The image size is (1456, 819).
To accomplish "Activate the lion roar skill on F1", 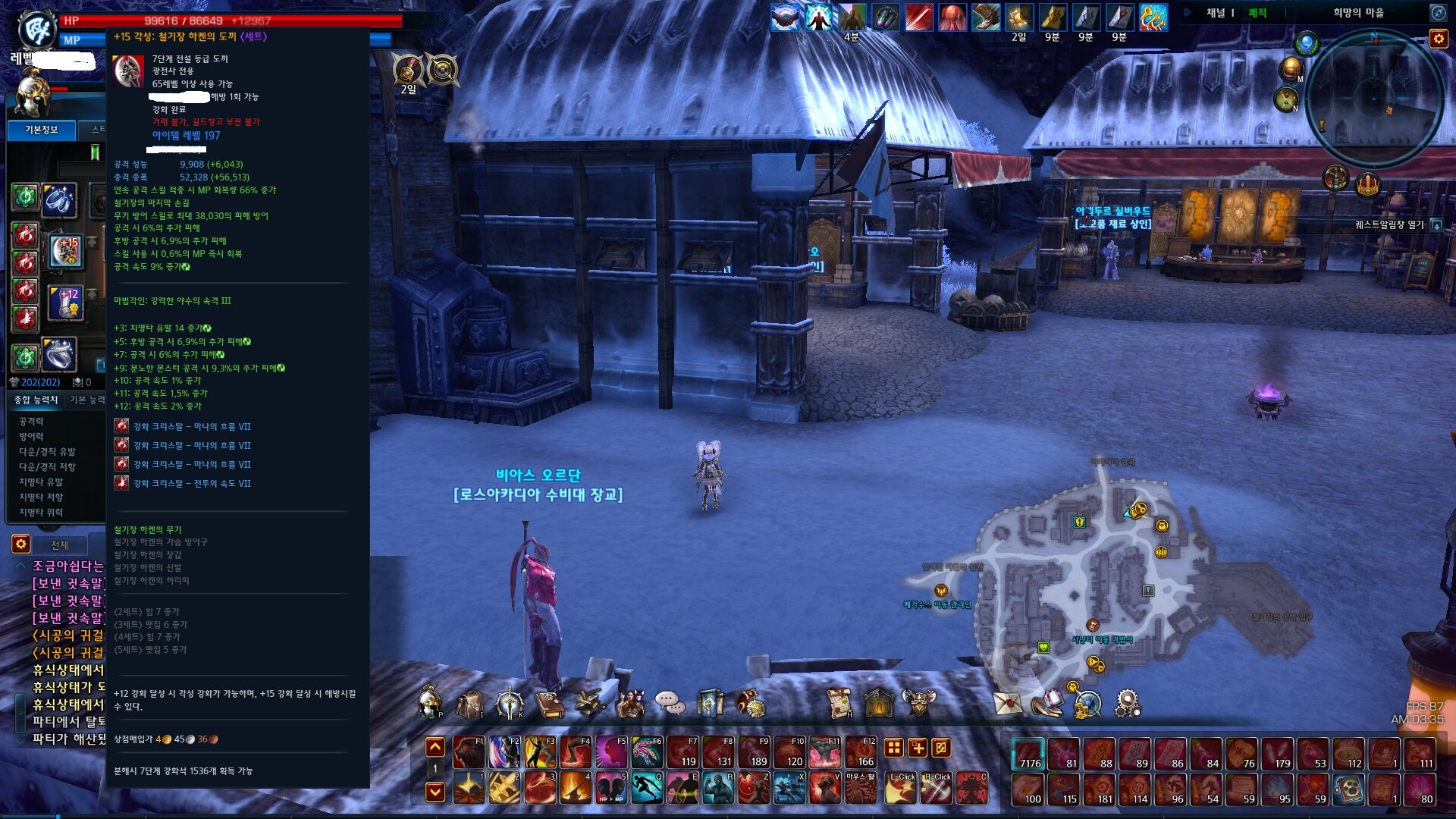I will 469,752.
